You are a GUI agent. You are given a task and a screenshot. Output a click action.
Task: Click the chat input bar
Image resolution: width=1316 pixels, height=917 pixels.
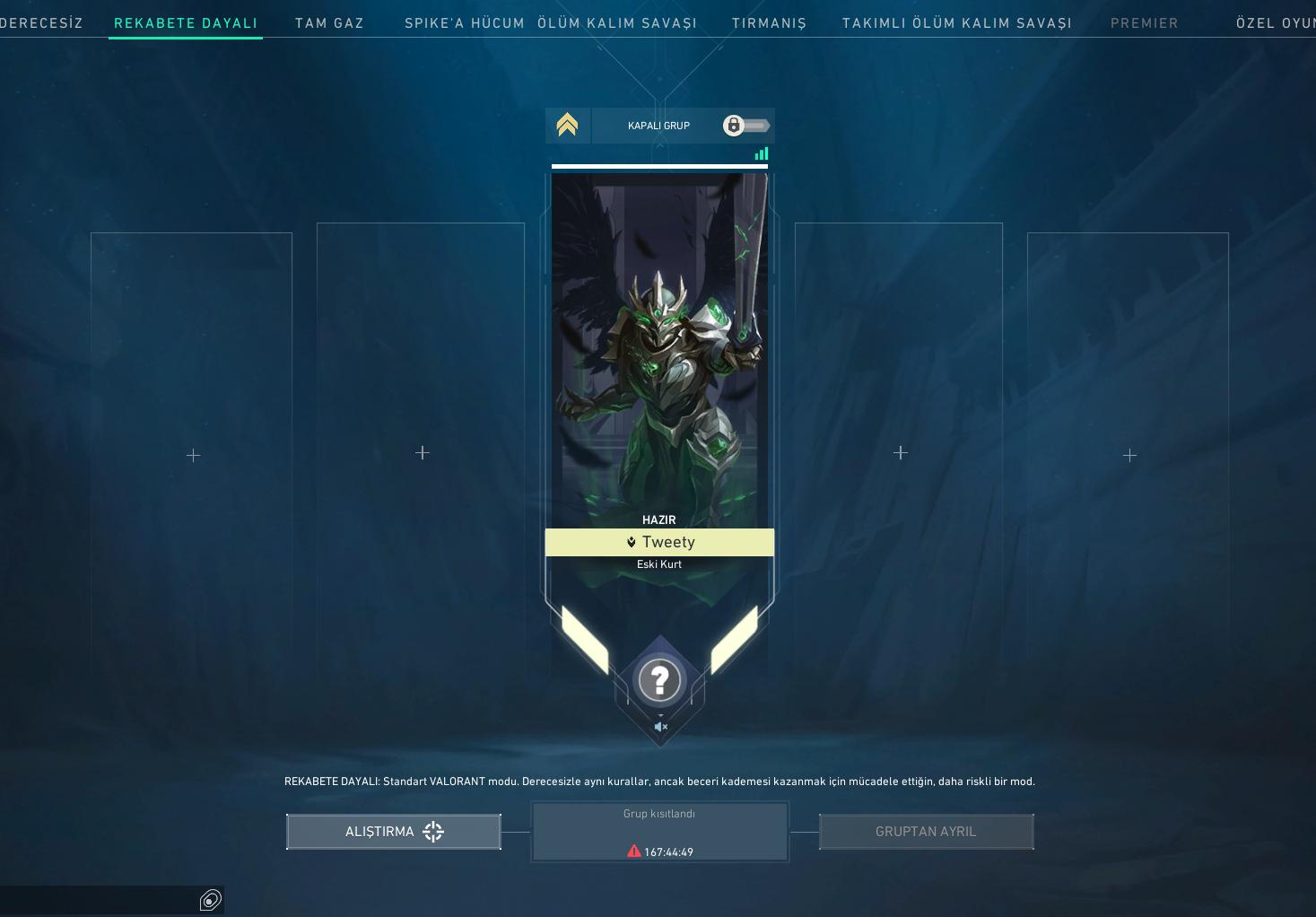click(97, 900)
